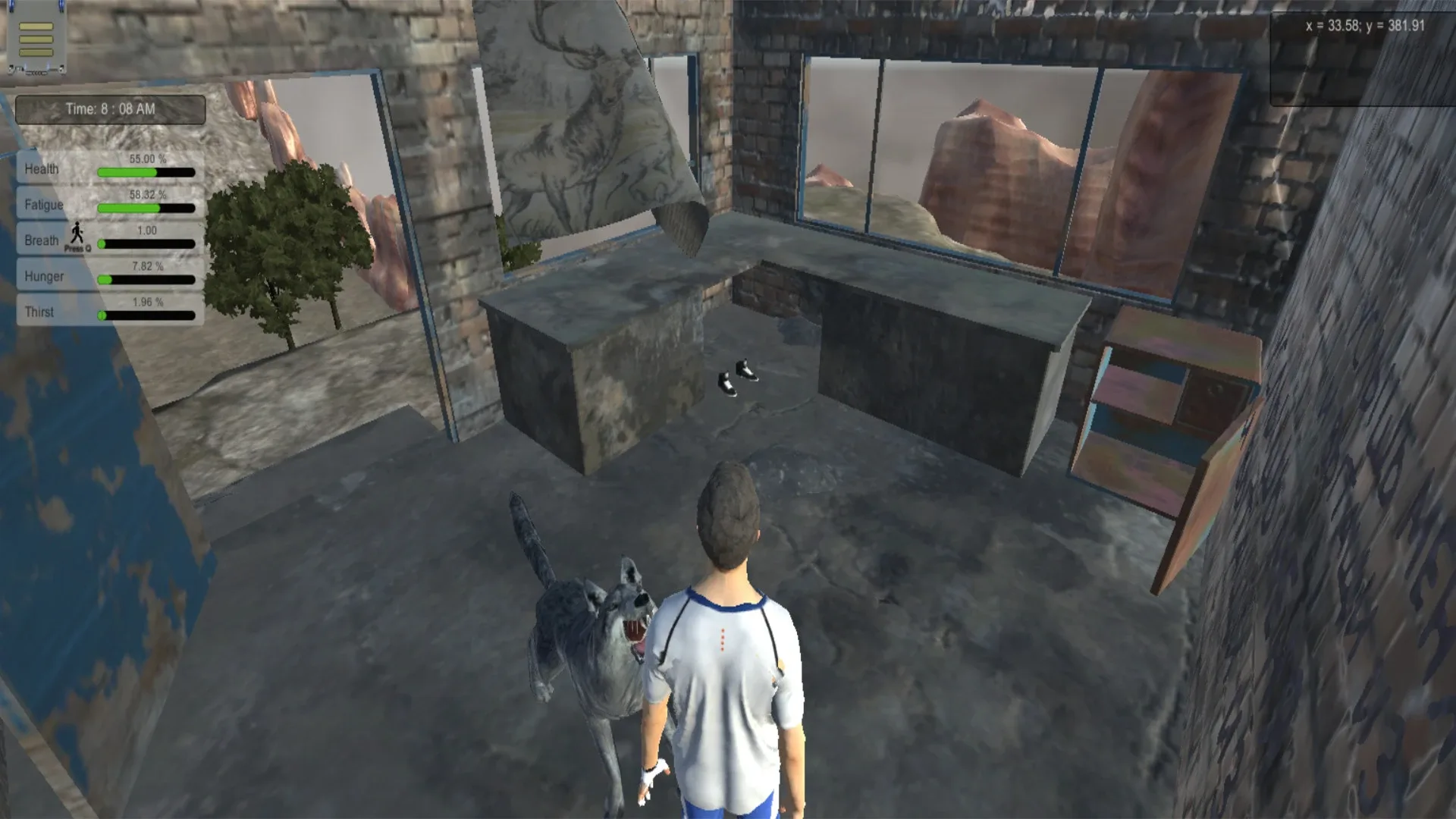
Task: Click the Breath meter bar
Action: (x=148, y=243)
